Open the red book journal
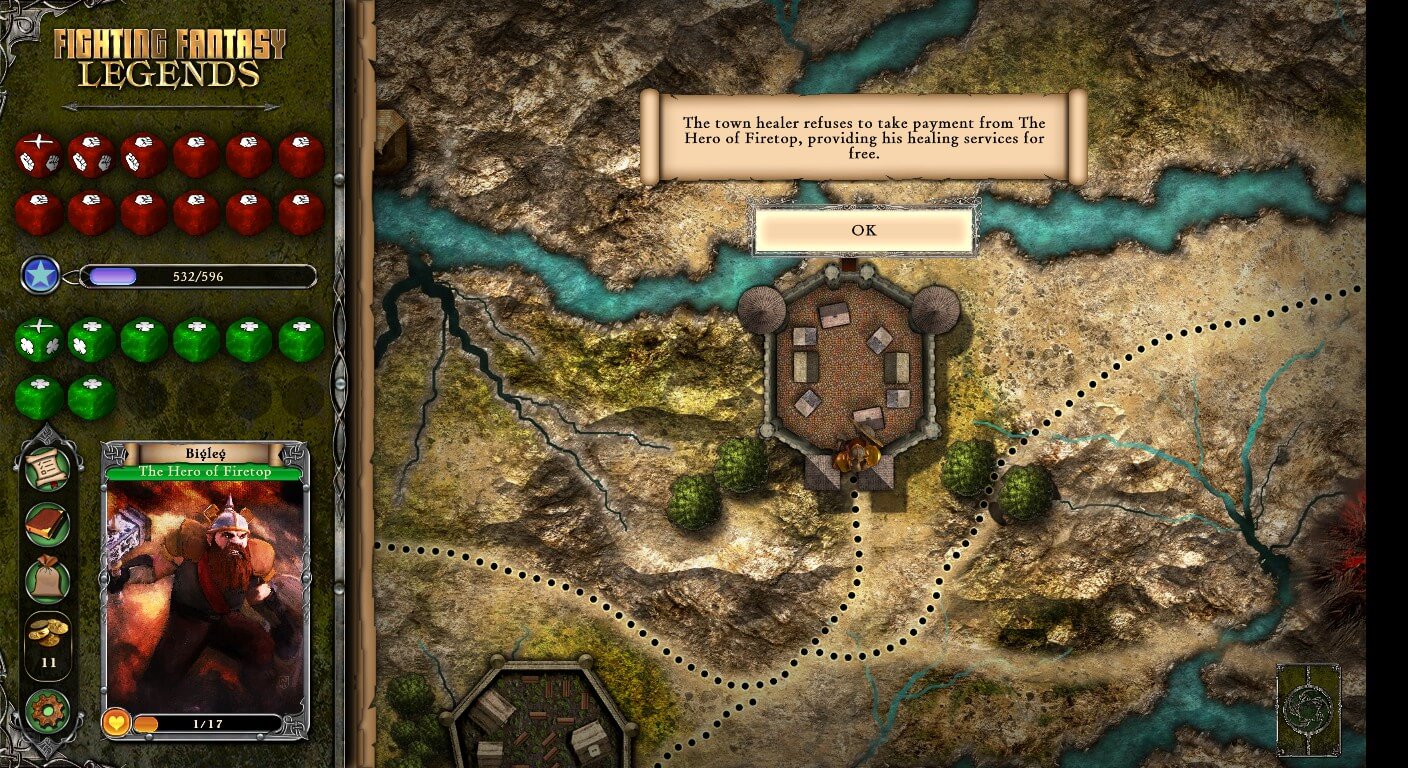This screenshot has height=768, width=1408. pos(48,524)
